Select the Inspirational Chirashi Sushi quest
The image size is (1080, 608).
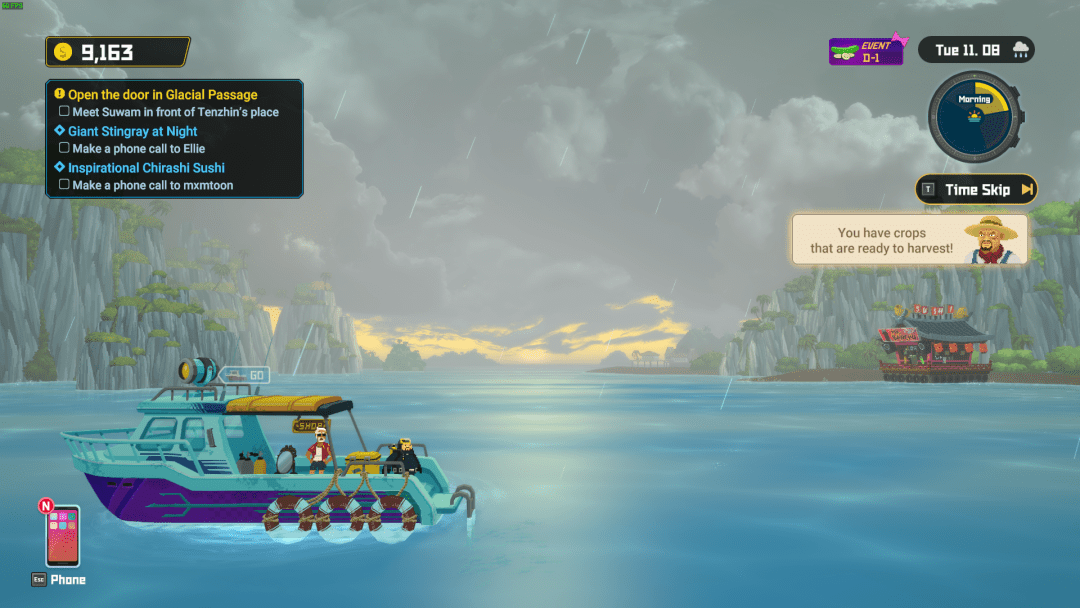coord(146,168)
